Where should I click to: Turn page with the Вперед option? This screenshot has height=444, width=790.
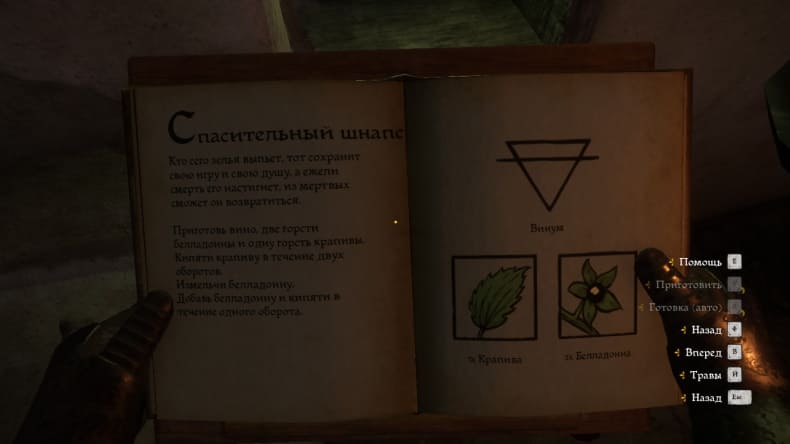point(704,352)
